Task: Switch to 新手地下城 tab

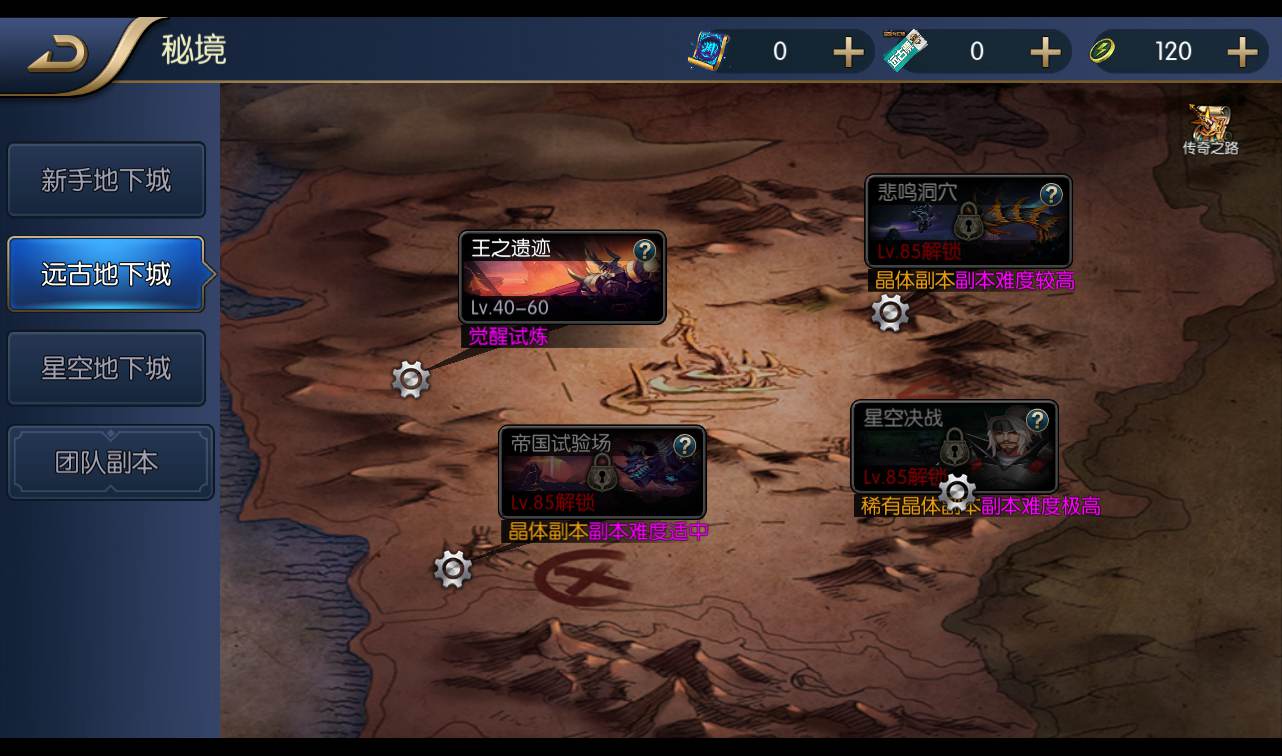Action: (106, 181)
